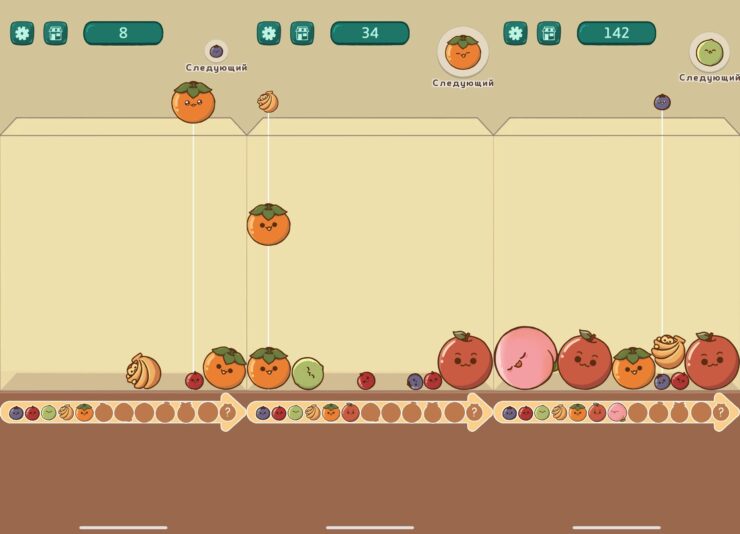740x534 pixels.
Task: Open settings gear beside the score 142
Action: pos(515,33)
